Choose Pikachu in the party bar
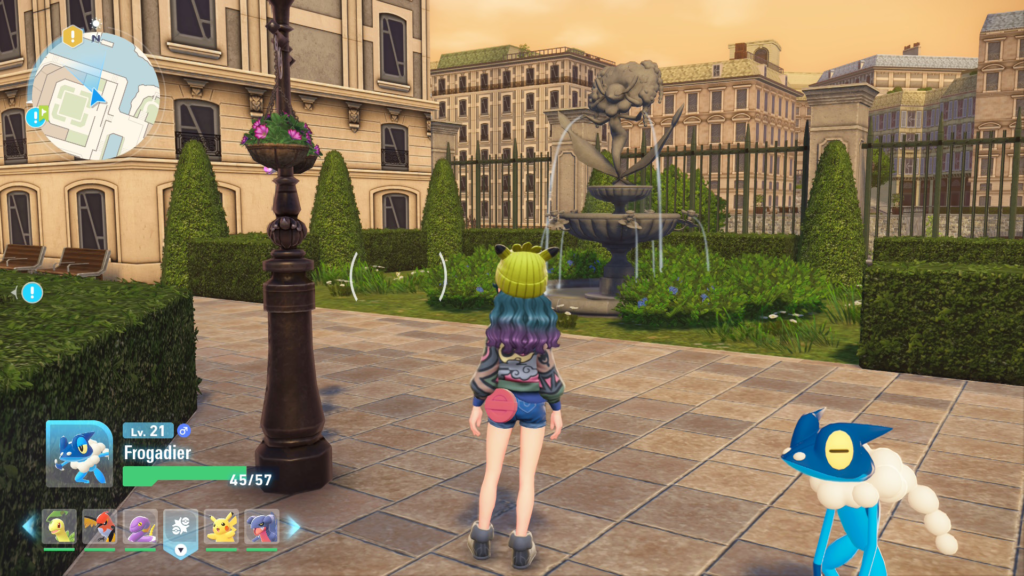 pyautogui.click(x=221, y=527)
